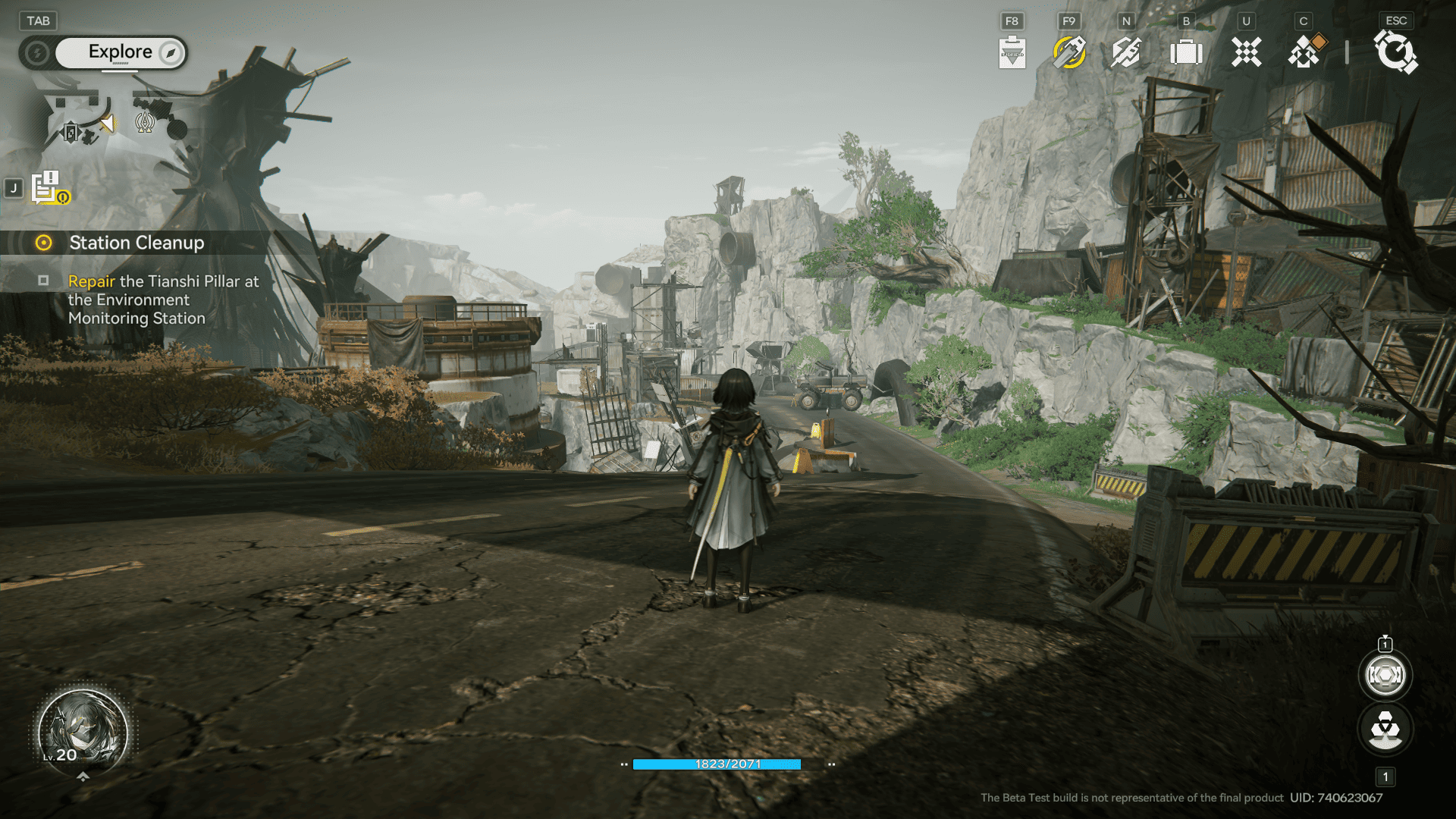This screenshot has height=819, width=1456.
Task: Select the Station Cleanup quest tracker
Action: pyautogui.click(x=136, y=243)
